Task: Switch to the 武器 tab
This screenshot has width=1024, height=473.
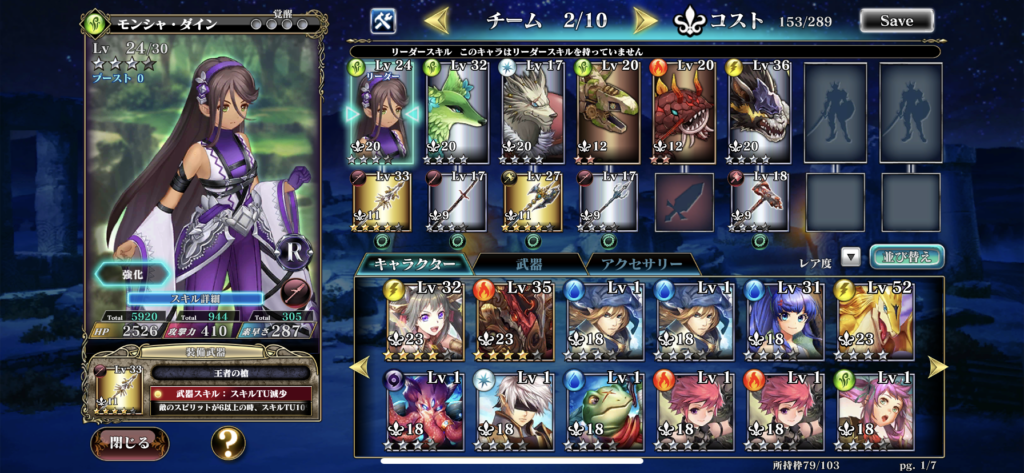Action: coord(526,264)
